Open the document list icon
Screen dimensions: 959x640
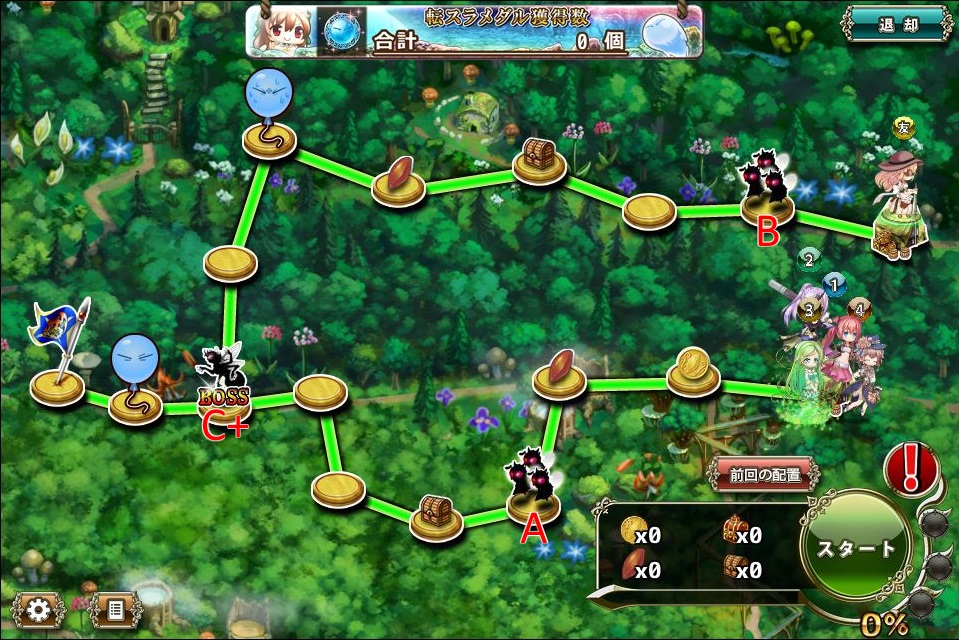115,608
